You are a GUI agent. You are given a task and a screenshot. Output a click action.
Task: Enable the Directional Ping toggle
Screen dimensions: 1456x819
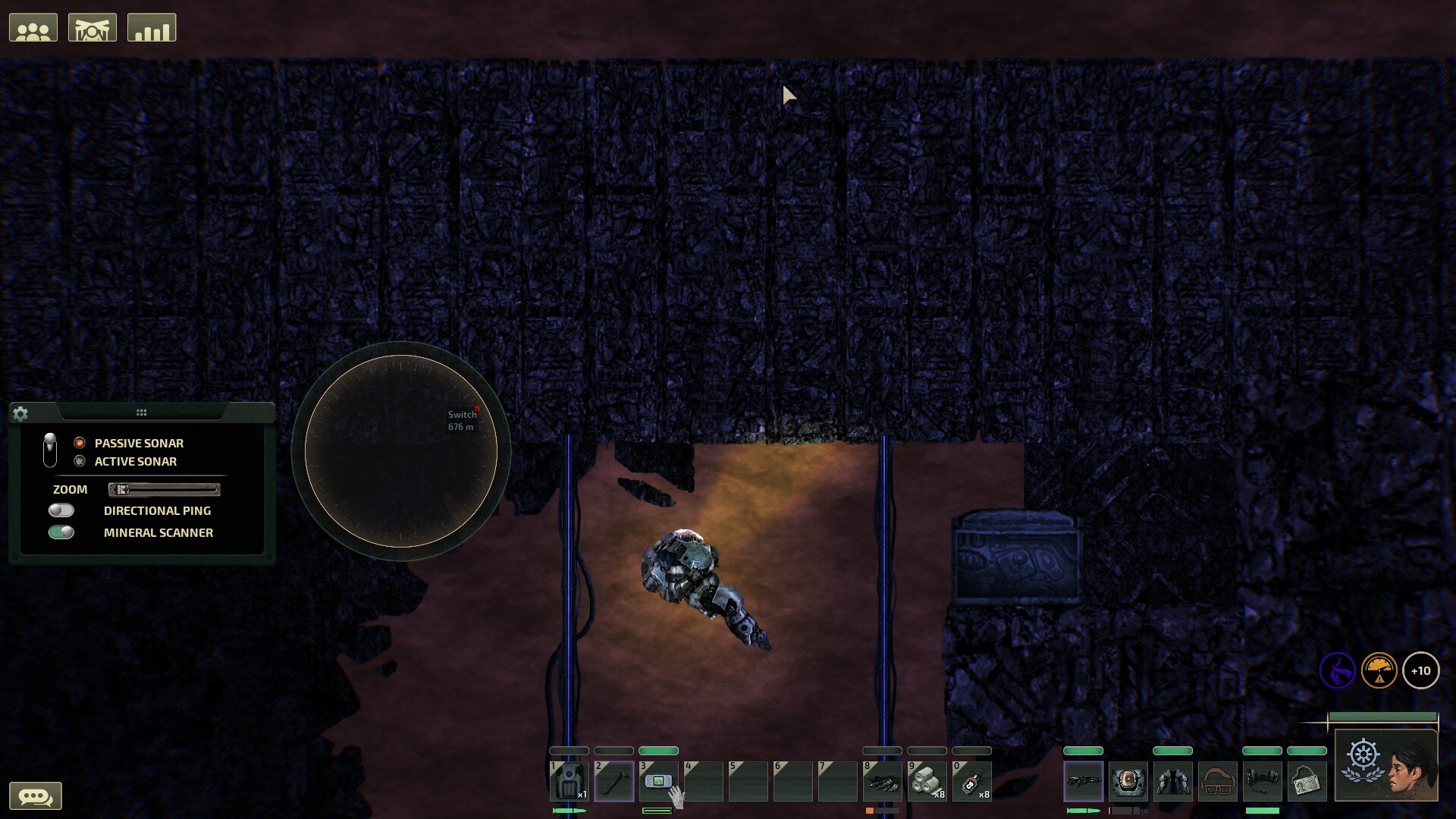pyautogui.click(x=62, y=510)
